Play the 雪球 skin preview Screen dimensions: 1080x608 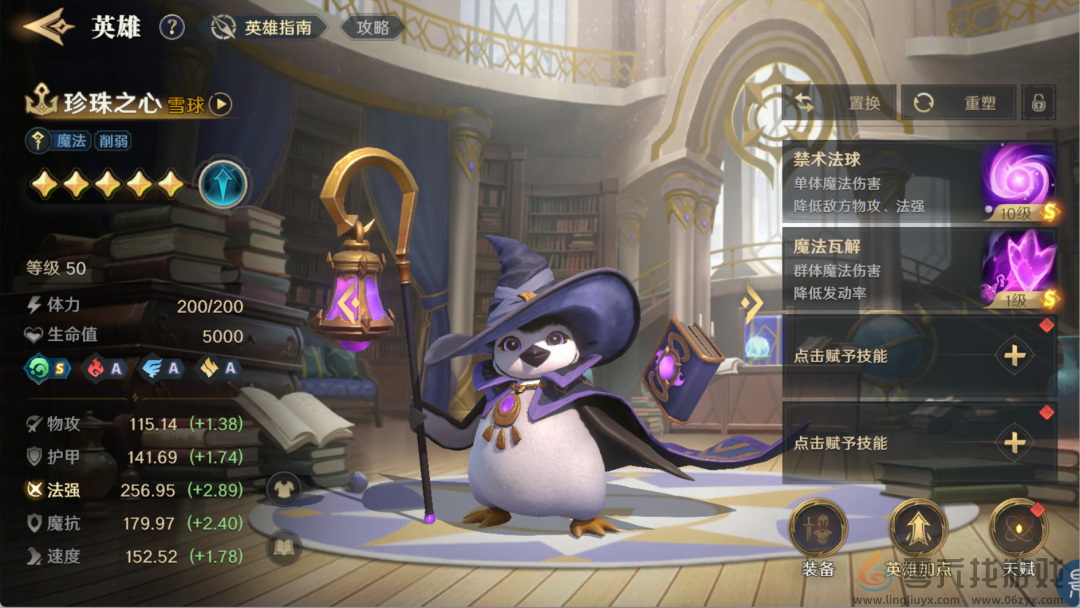click(221, 104)
